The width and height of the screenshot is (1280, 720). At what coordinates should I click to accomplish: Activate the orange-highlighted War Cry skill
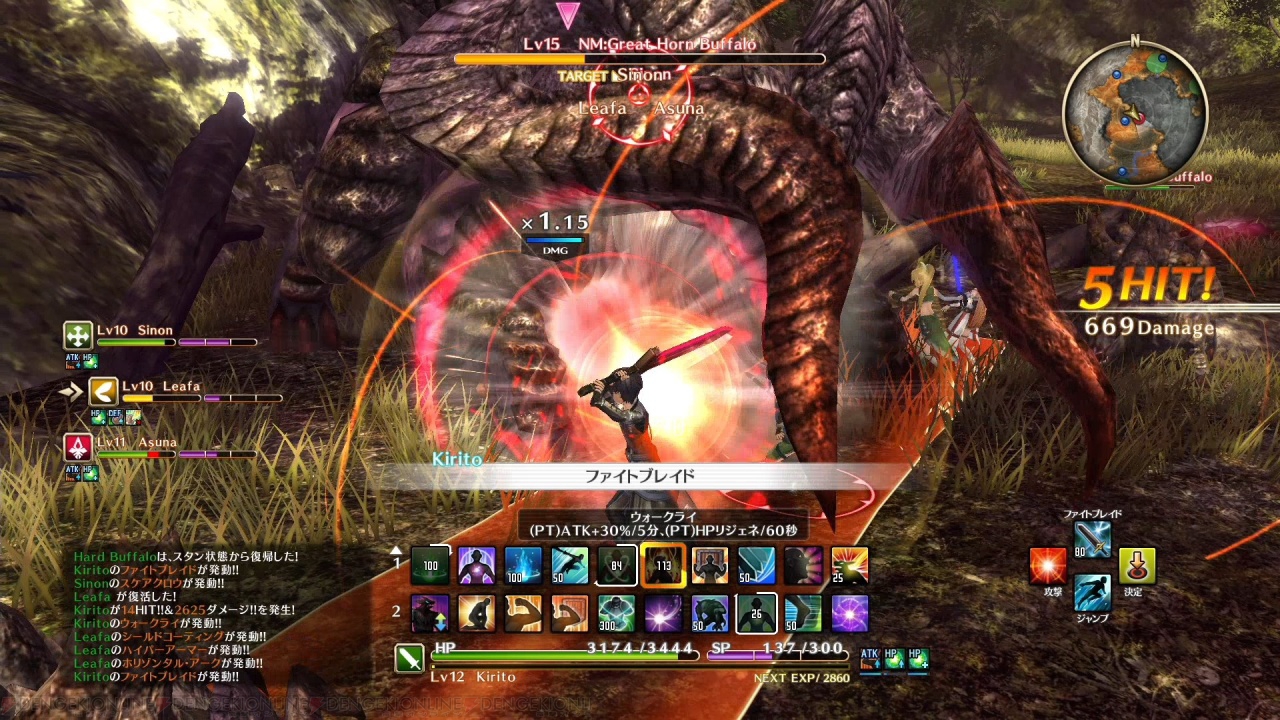[x=663, y=565]
